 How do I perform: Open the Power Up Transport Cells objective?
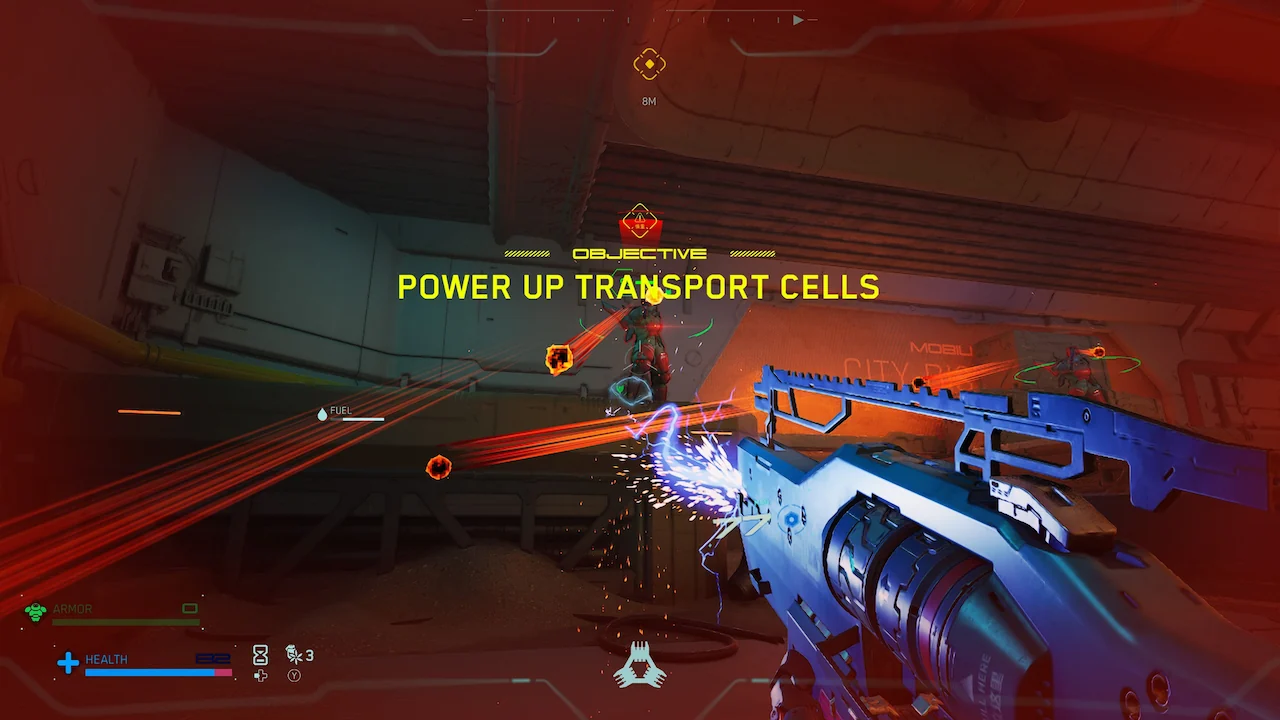(638, 287)
